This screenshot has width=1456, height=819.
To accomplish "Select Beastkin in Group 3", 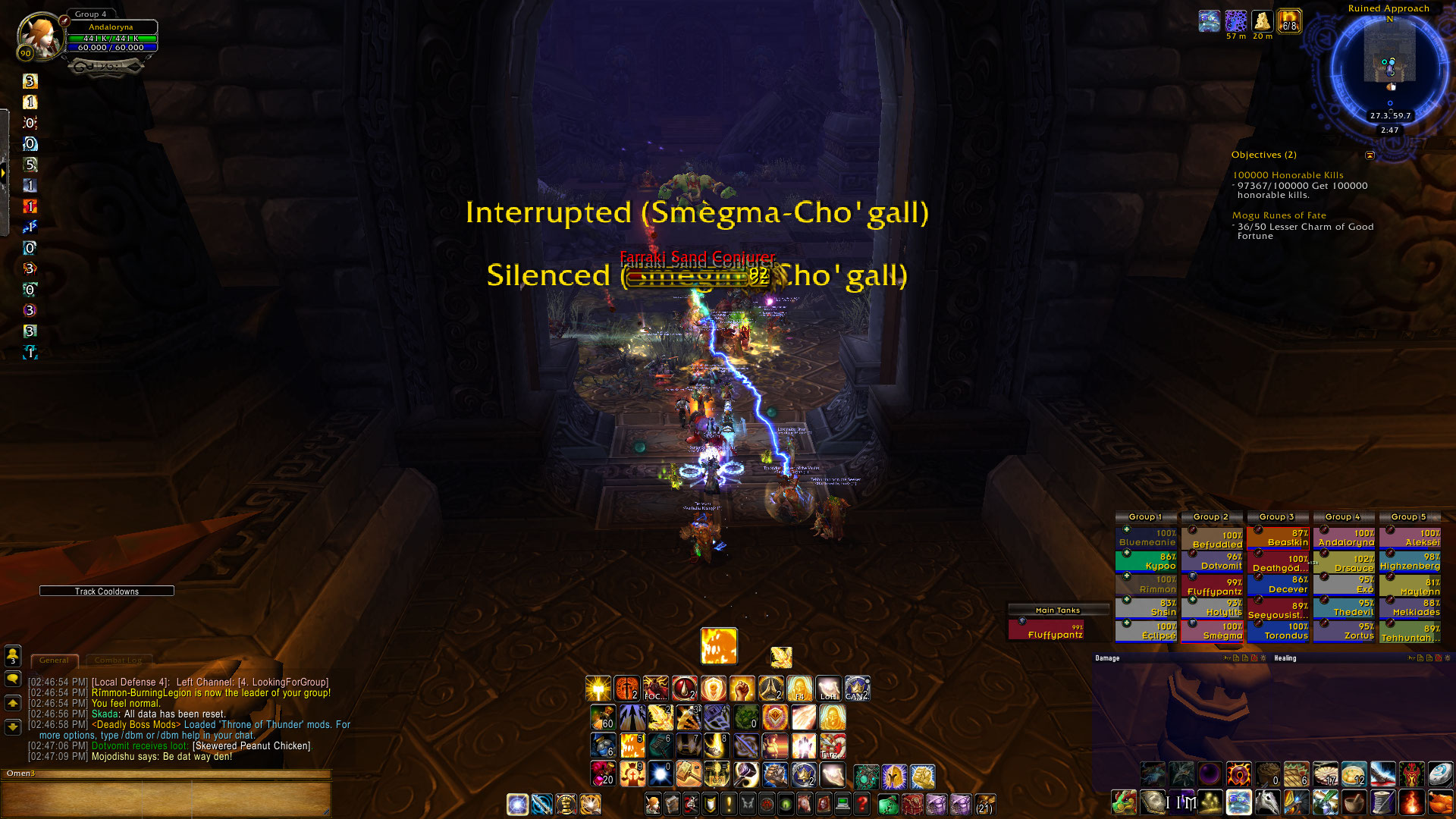I will click(x=1278, y=538).
